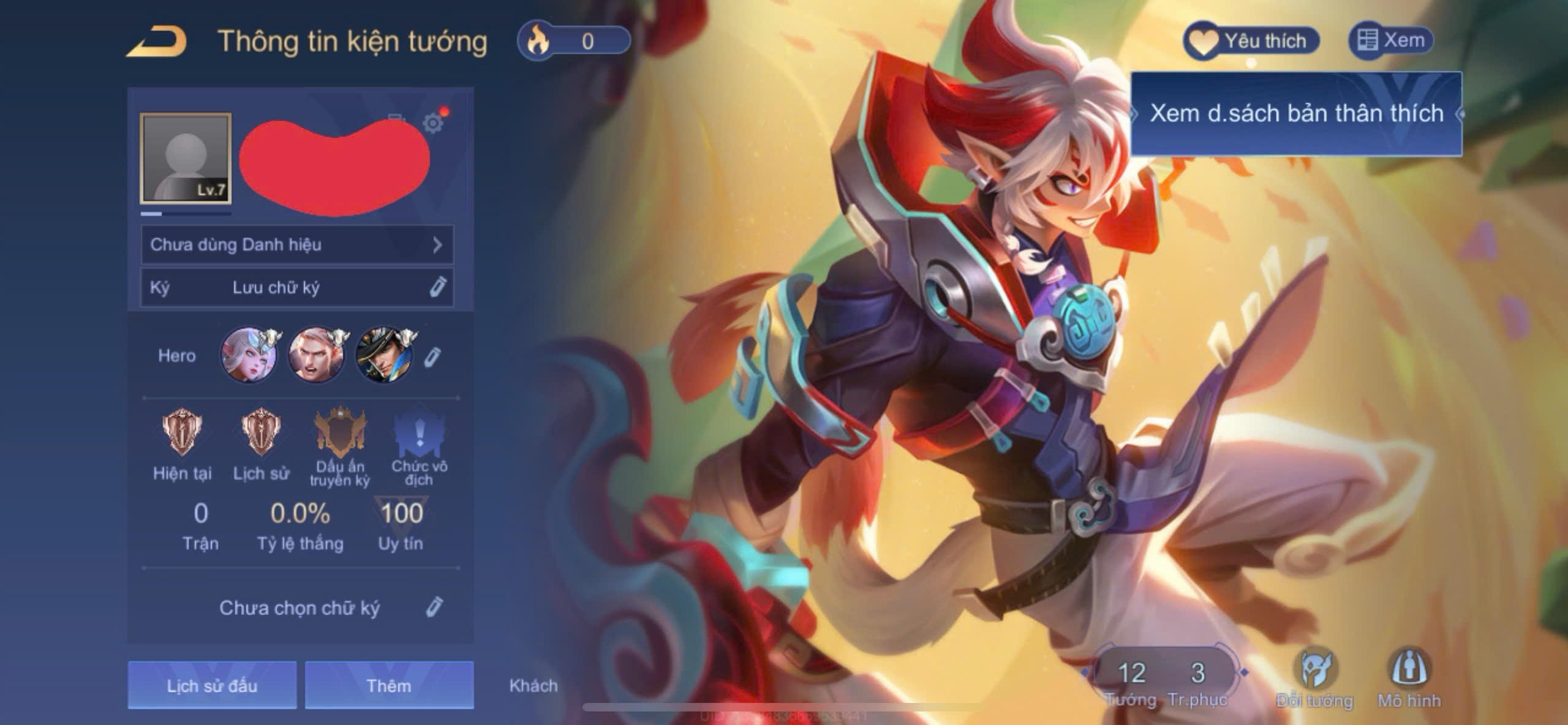This screenshot has height=725, width=1568.
Task: Tap the Yêu thích heart button
Action: tap(1250, 42)
